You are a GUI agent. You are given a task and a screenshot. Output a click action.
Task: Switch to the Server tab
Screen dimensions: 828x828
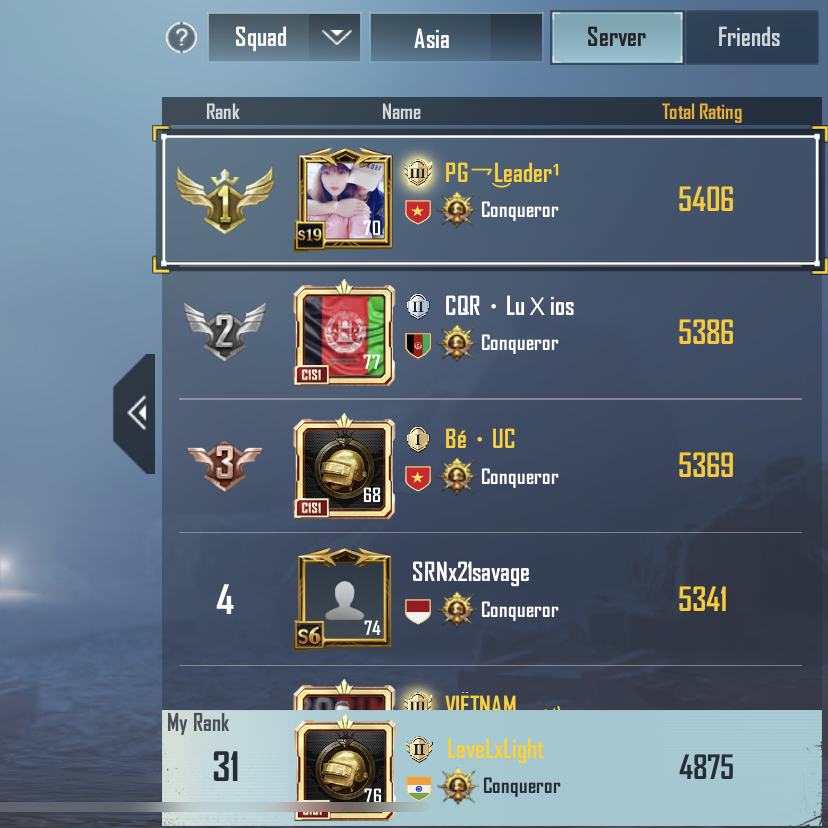point(616,38)
